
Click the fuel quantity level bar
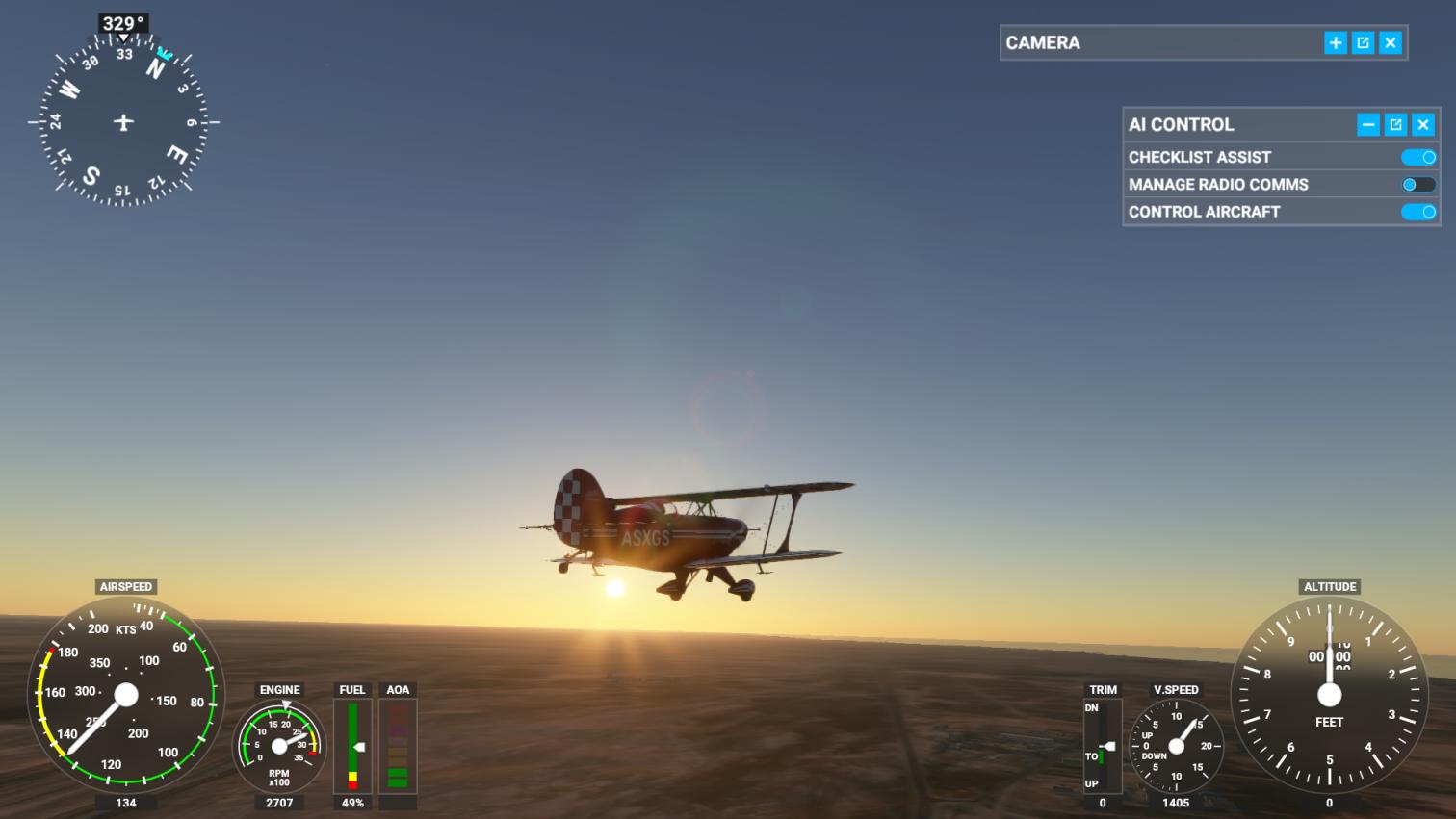click(352, 746)
